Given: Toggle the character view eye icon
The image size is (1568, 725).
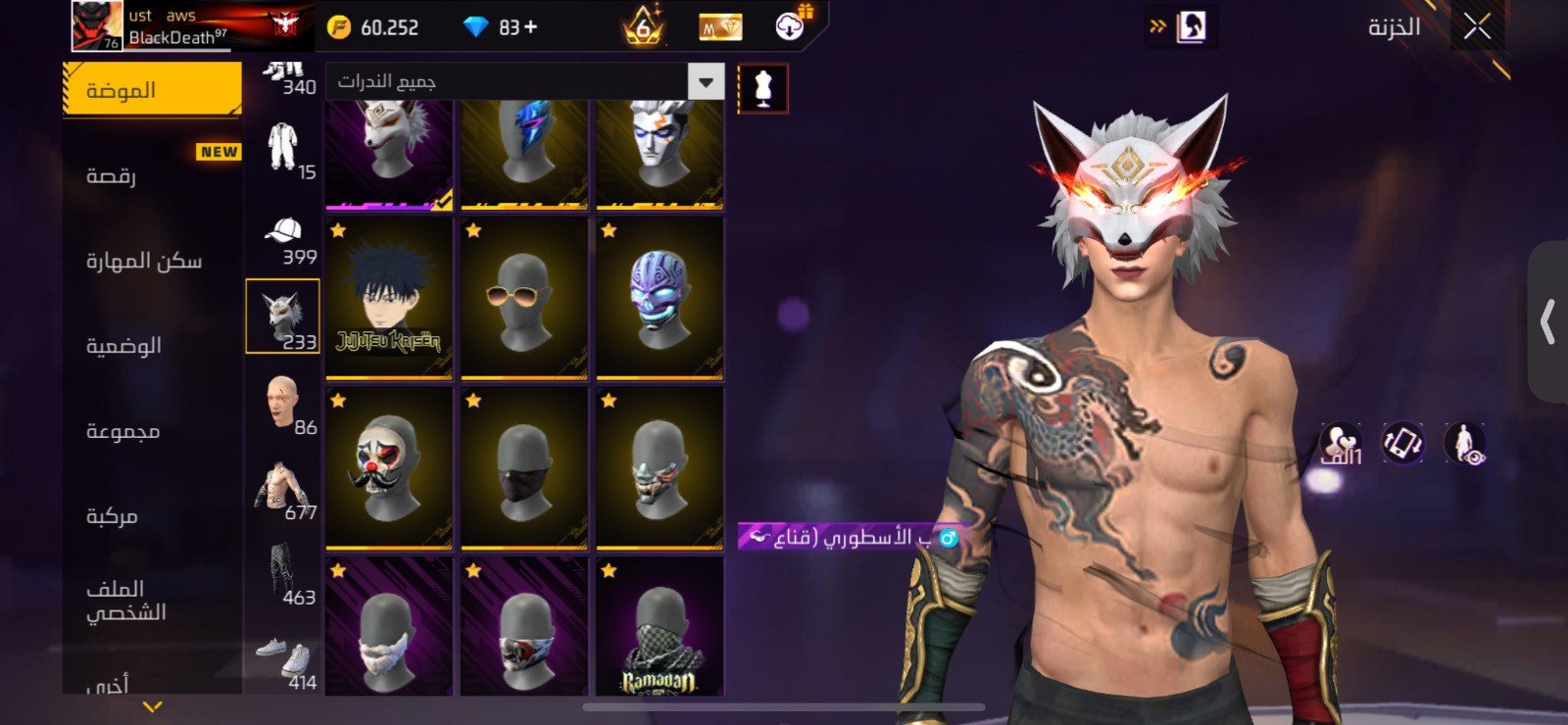Looking at the screenshot, I should click(x=1465, y=443).
